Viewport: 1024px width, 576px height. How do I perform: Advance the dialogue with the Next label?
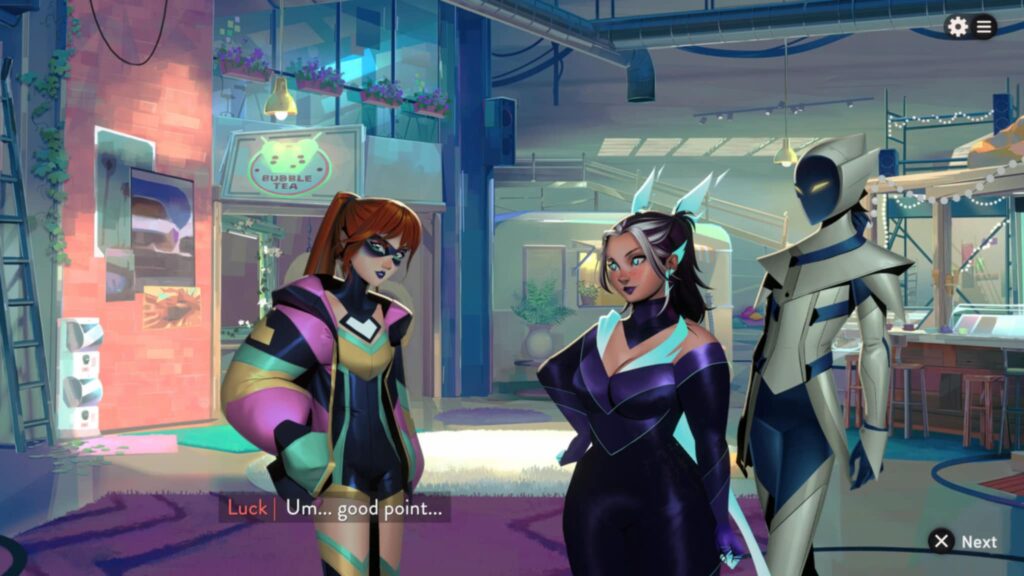(978, 542)
